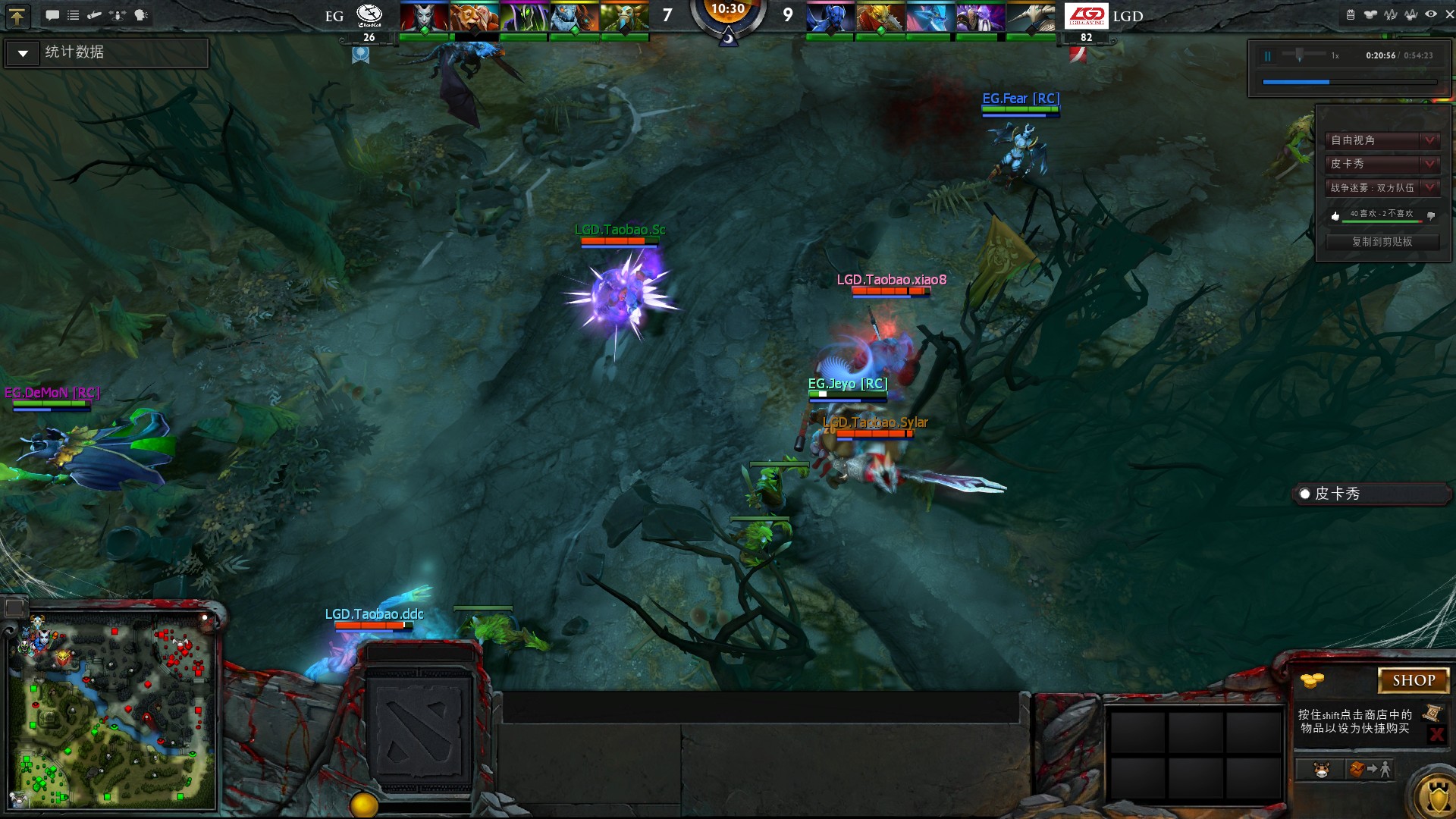Select the combat log list icon

(x=73, y=14)
